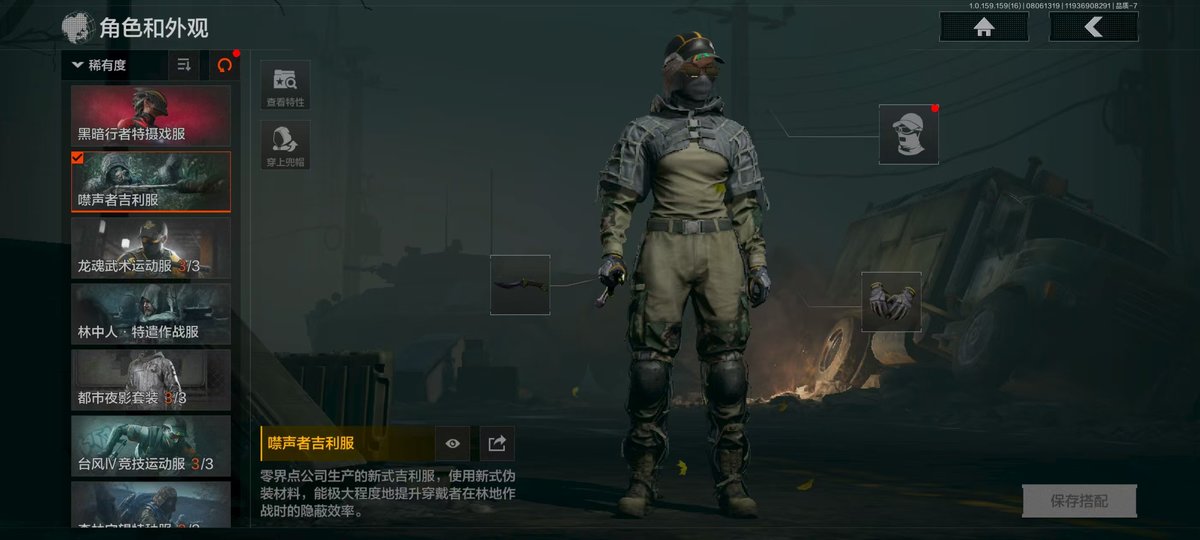Image resolution: width=1200 pixels, height=540 pixels.
Task: Select the 都市夜影套装 outfit
Action: pos(151,380)
